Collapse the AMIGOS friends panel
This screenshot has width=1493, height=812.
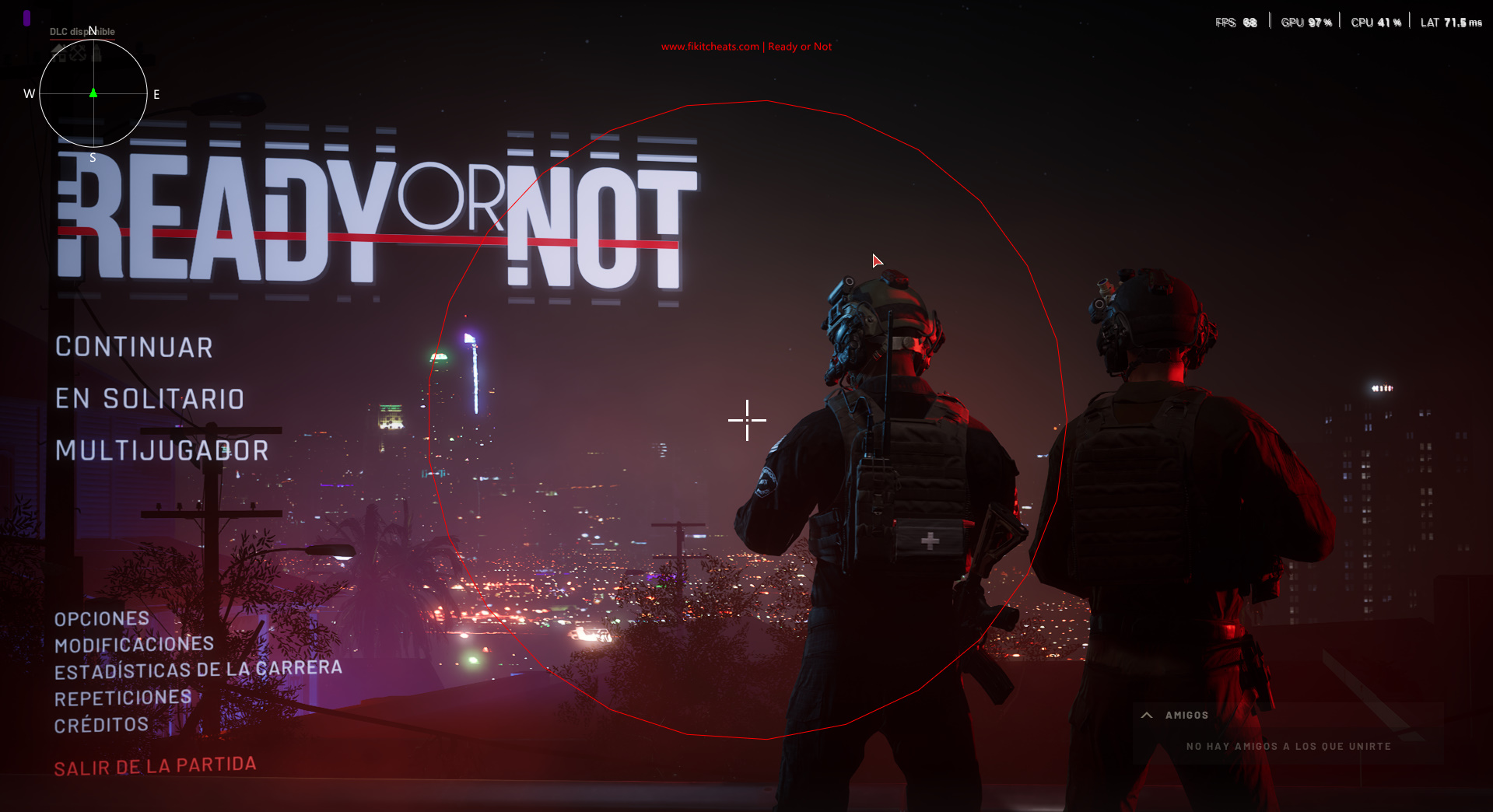[x=1145, y=714]
